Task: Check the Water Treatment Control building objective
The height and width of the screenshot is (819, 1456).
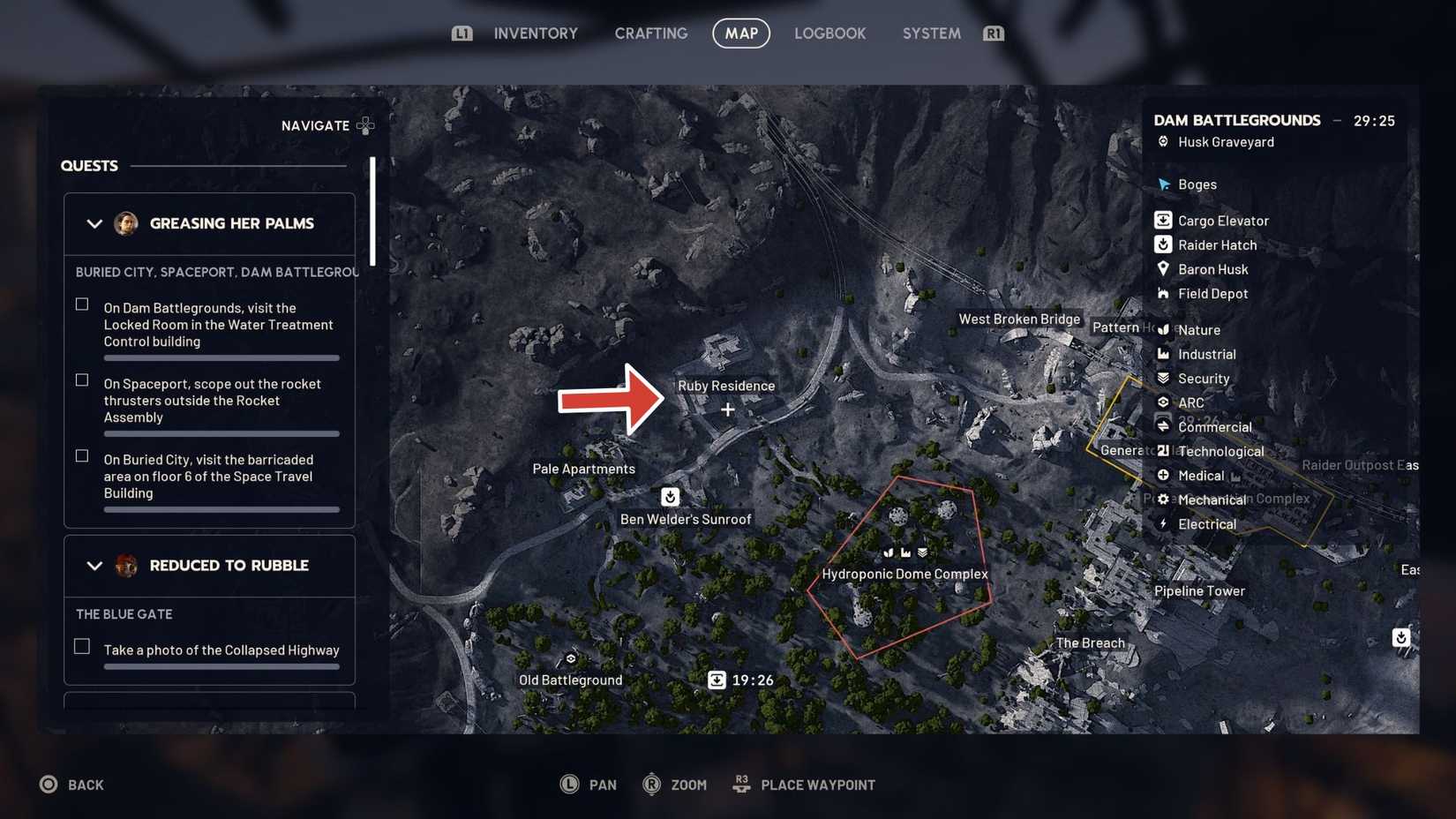Action: (x=81, y=304)
